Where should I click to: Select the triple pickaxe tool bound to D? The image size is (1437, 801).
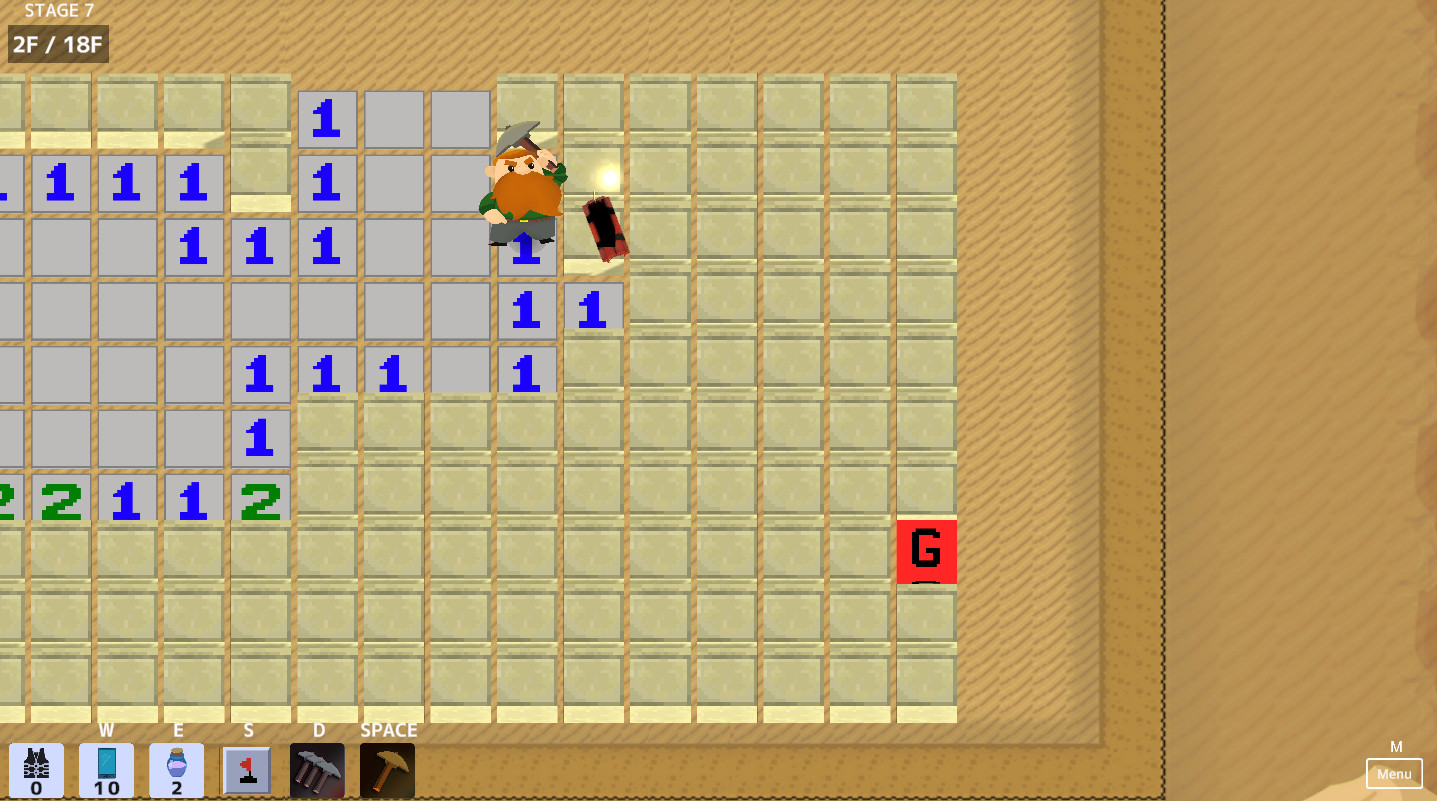(318, 770)
